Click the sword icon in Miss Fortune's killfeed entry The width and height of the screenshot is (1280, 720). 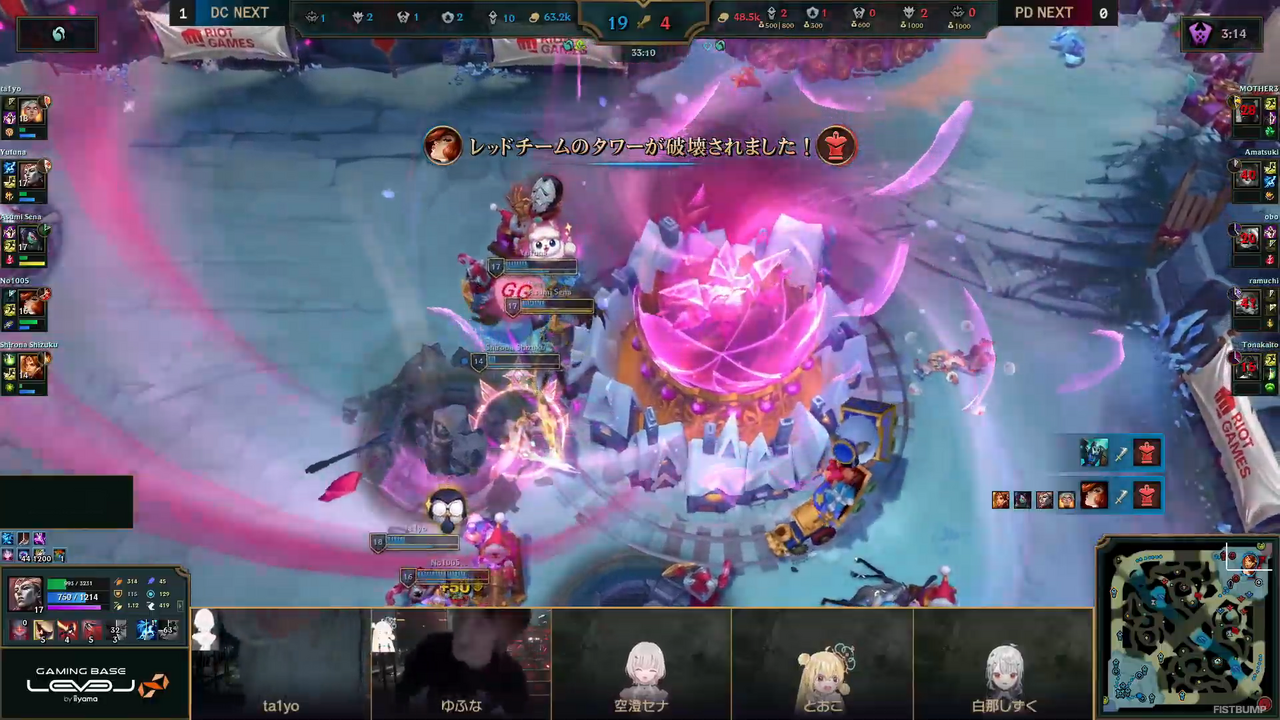[x=1121, y=497]
